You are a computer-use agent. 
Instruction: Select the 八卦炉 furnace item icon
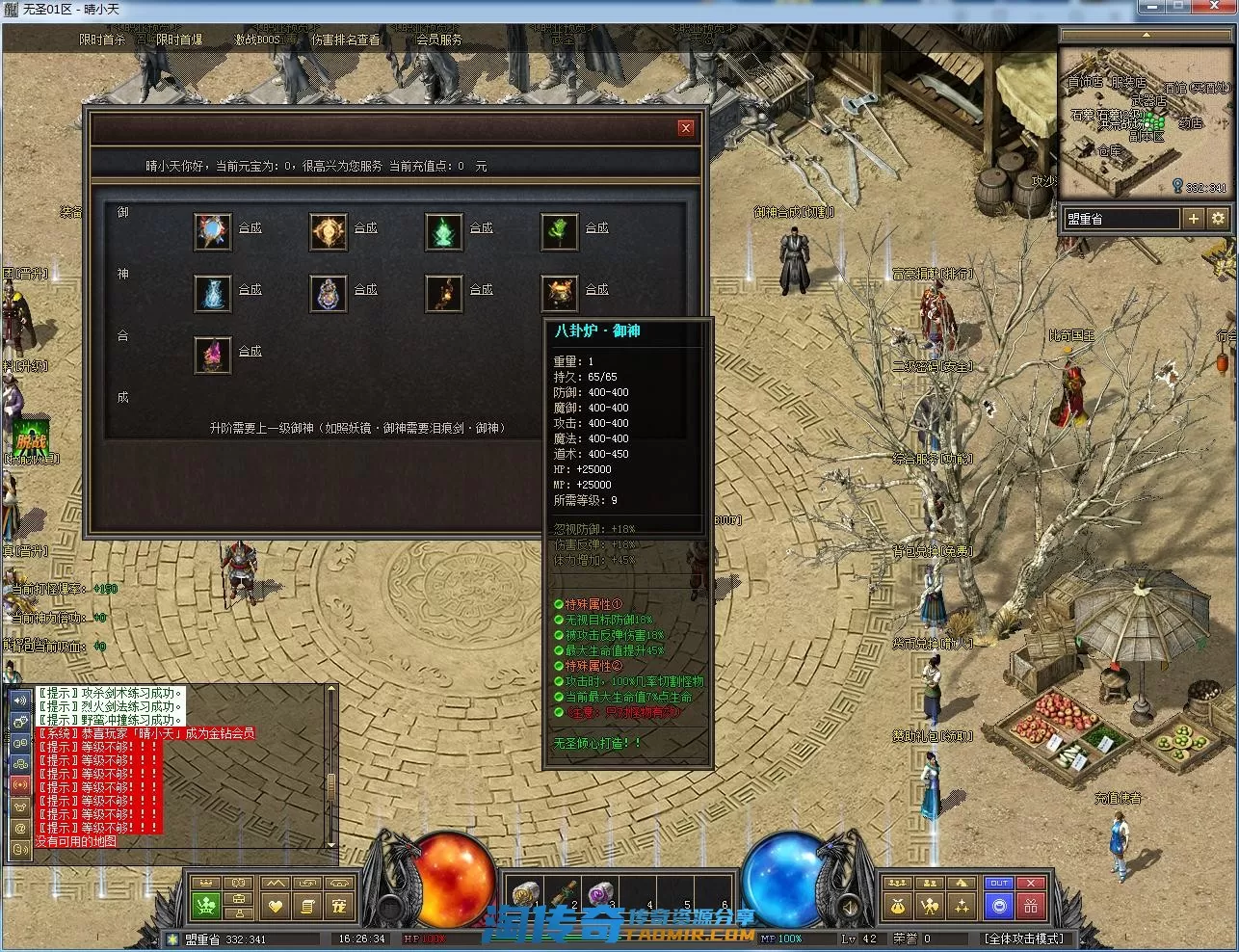(x=559, y=293)
